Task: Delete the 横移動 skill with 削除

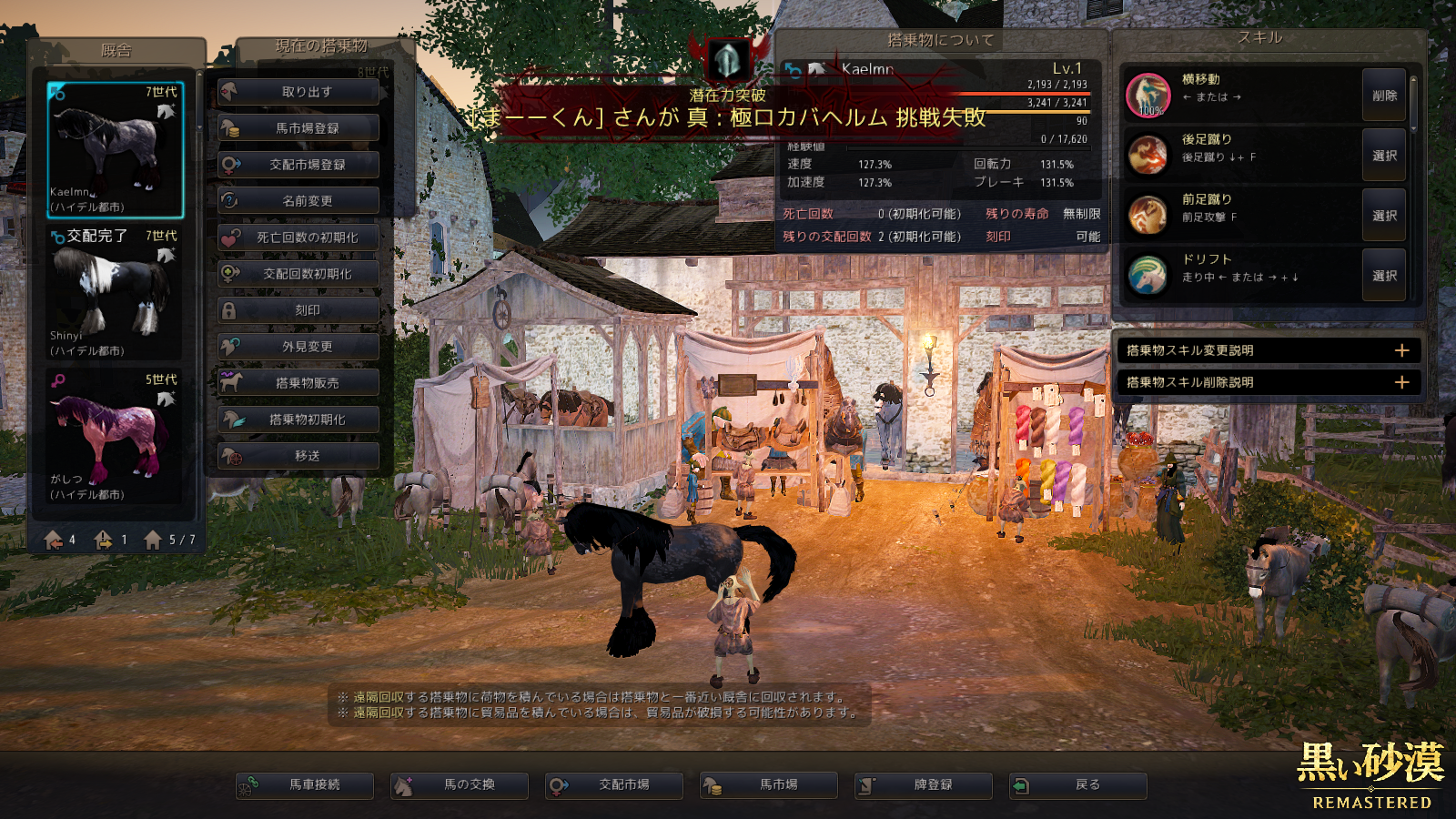Action: [1384, 96]
